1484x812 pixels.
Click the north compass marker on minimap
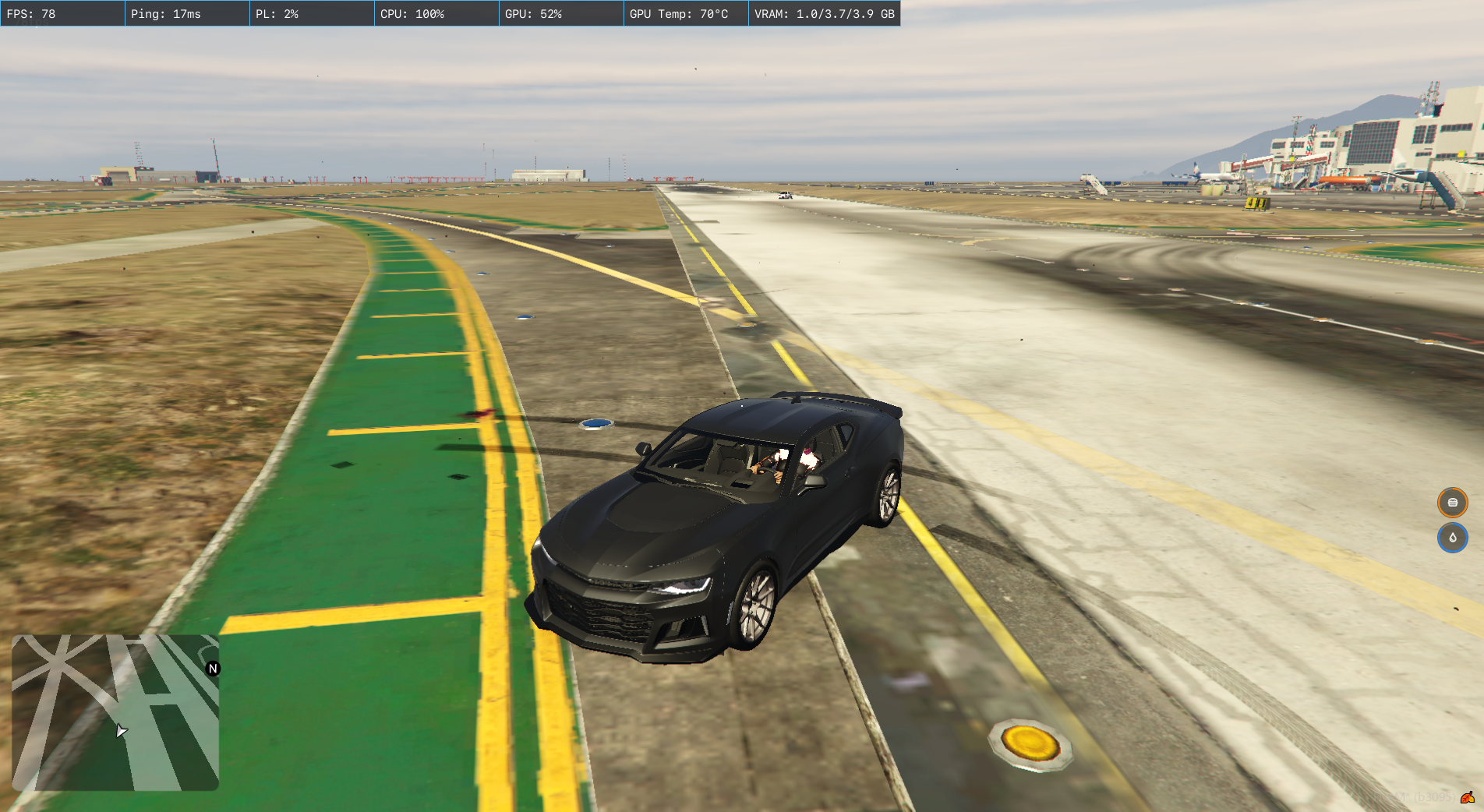[x=213, y=669]
